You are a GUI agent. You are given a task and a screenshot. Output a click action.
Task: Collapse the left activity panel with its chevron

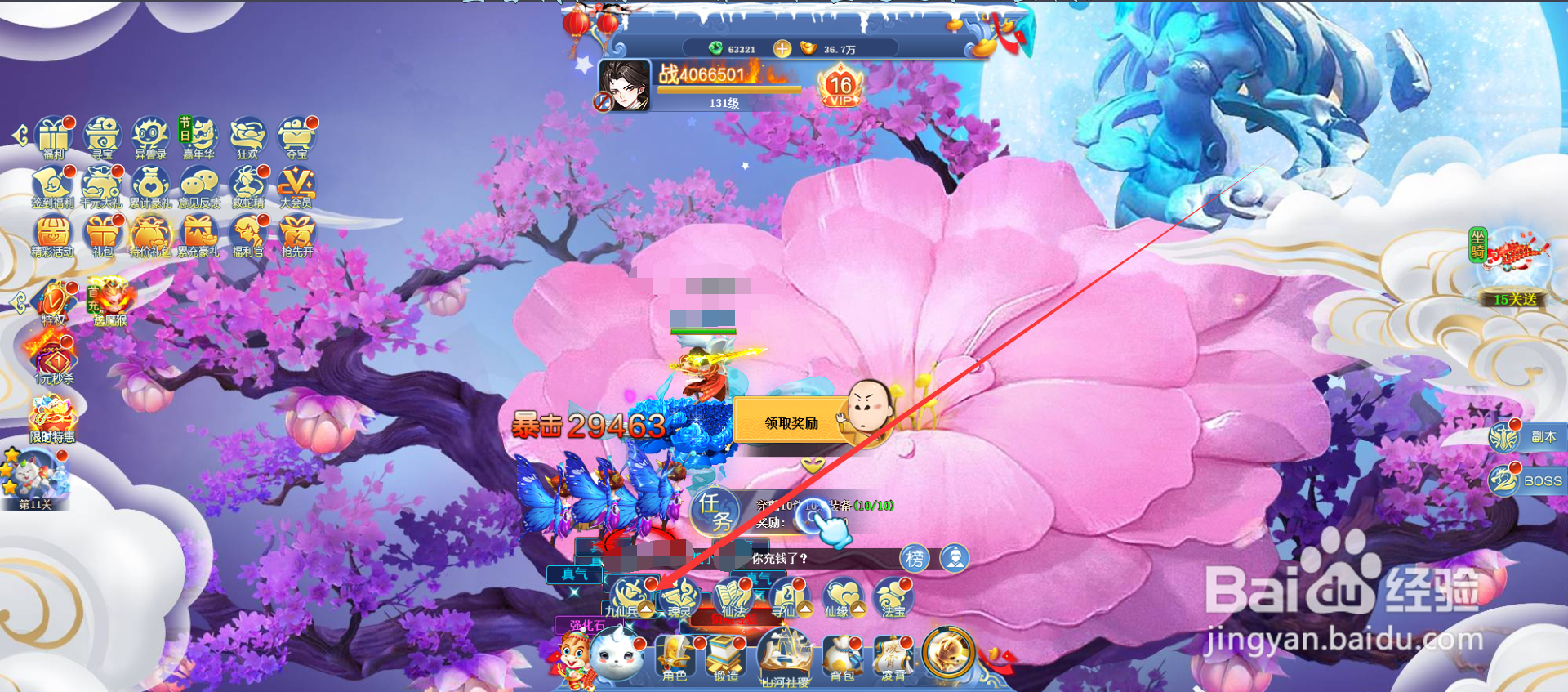point(20,136)
